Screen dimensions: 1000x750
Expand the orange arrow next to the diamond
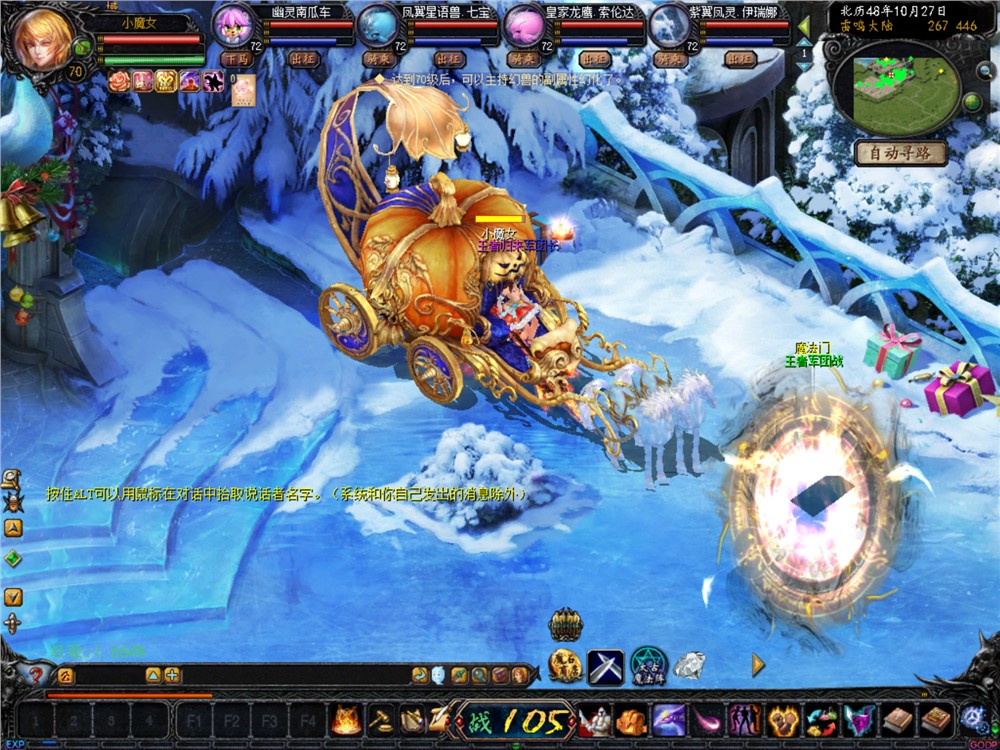coord(758,665)
